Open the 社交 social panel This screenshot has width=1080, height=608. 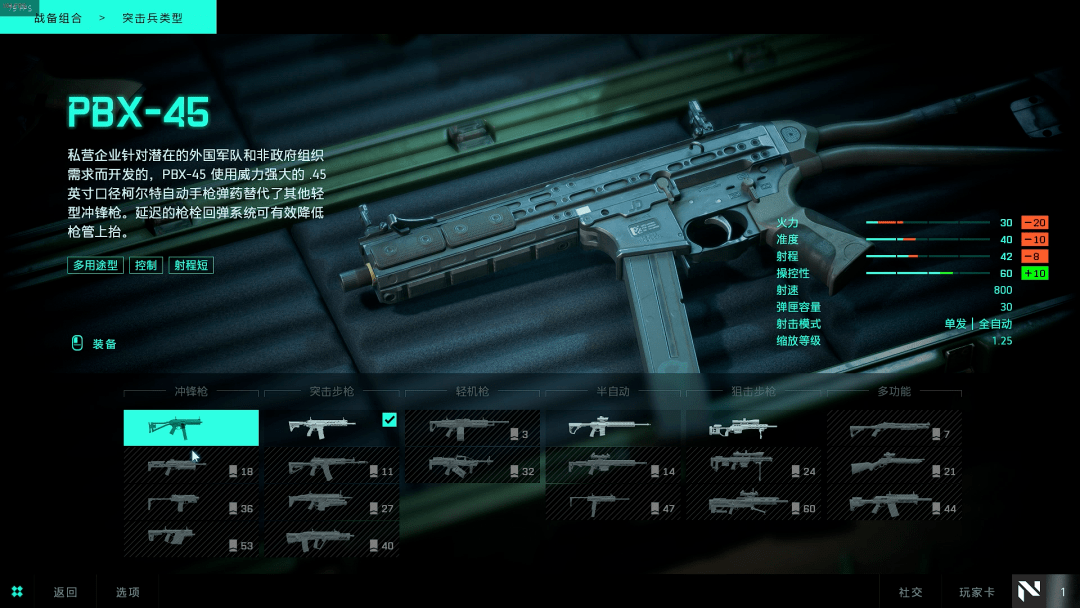point(910,592)
